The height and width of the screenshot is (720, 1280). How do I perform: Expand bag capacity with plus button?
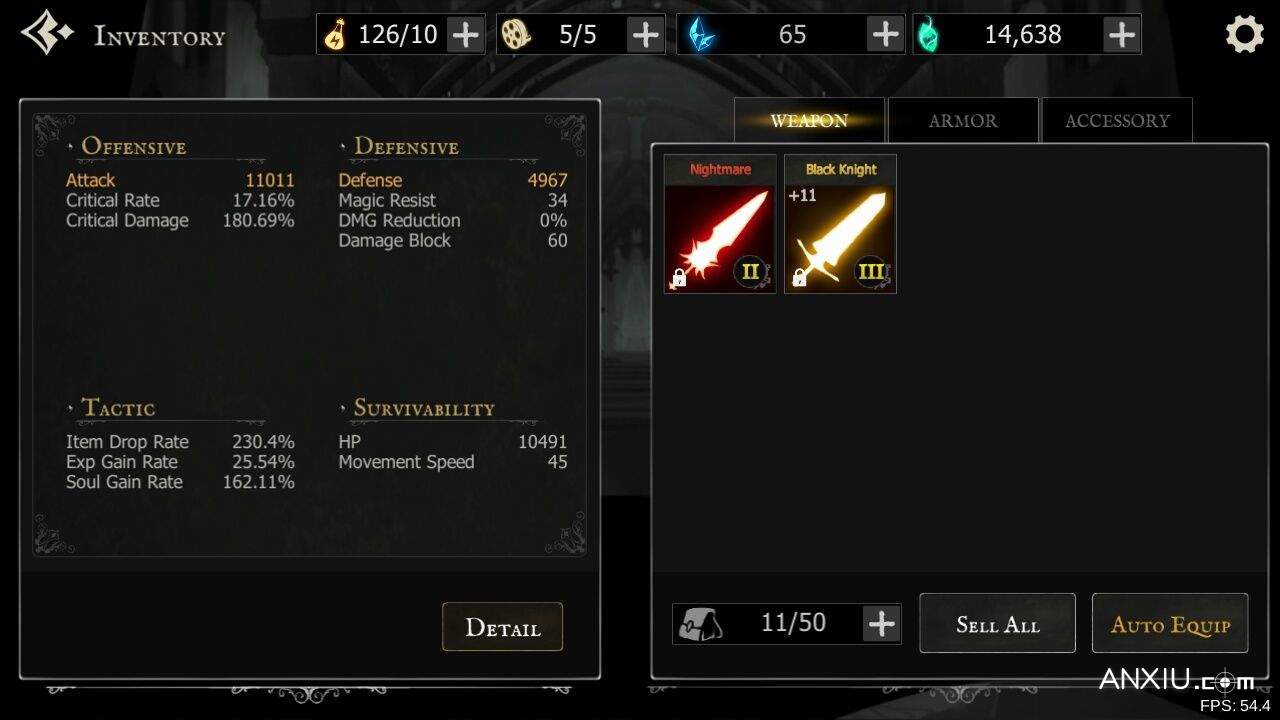tap(881, 624)
